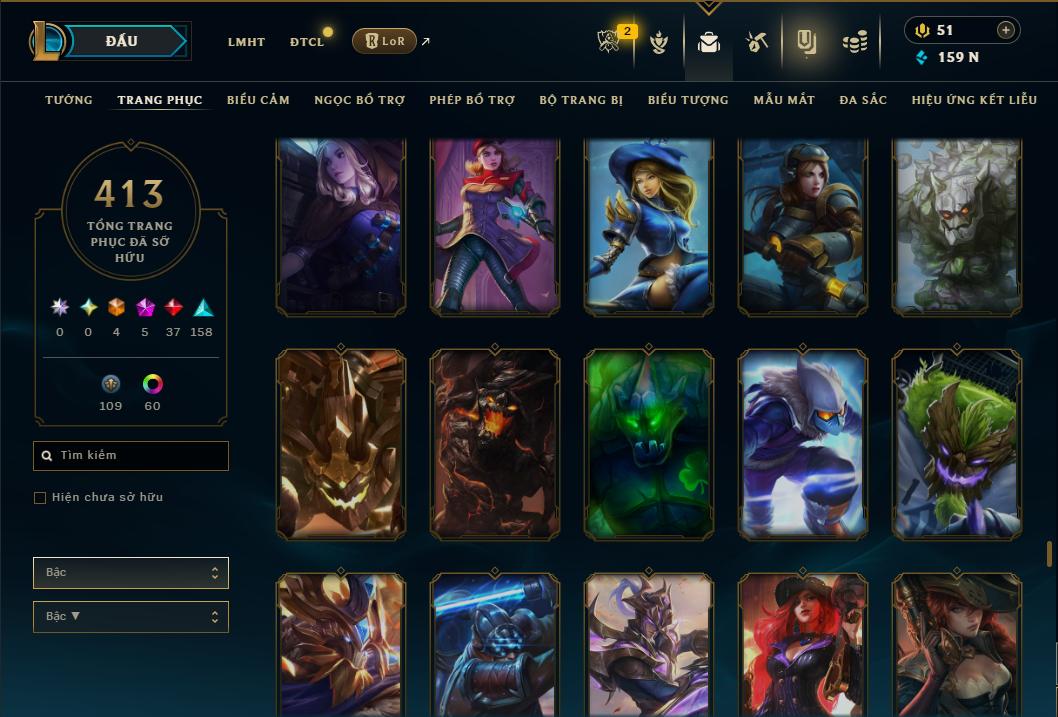
Task: Open the LoR launcher button
Action: pyautogui.click(x=384, y=41)
